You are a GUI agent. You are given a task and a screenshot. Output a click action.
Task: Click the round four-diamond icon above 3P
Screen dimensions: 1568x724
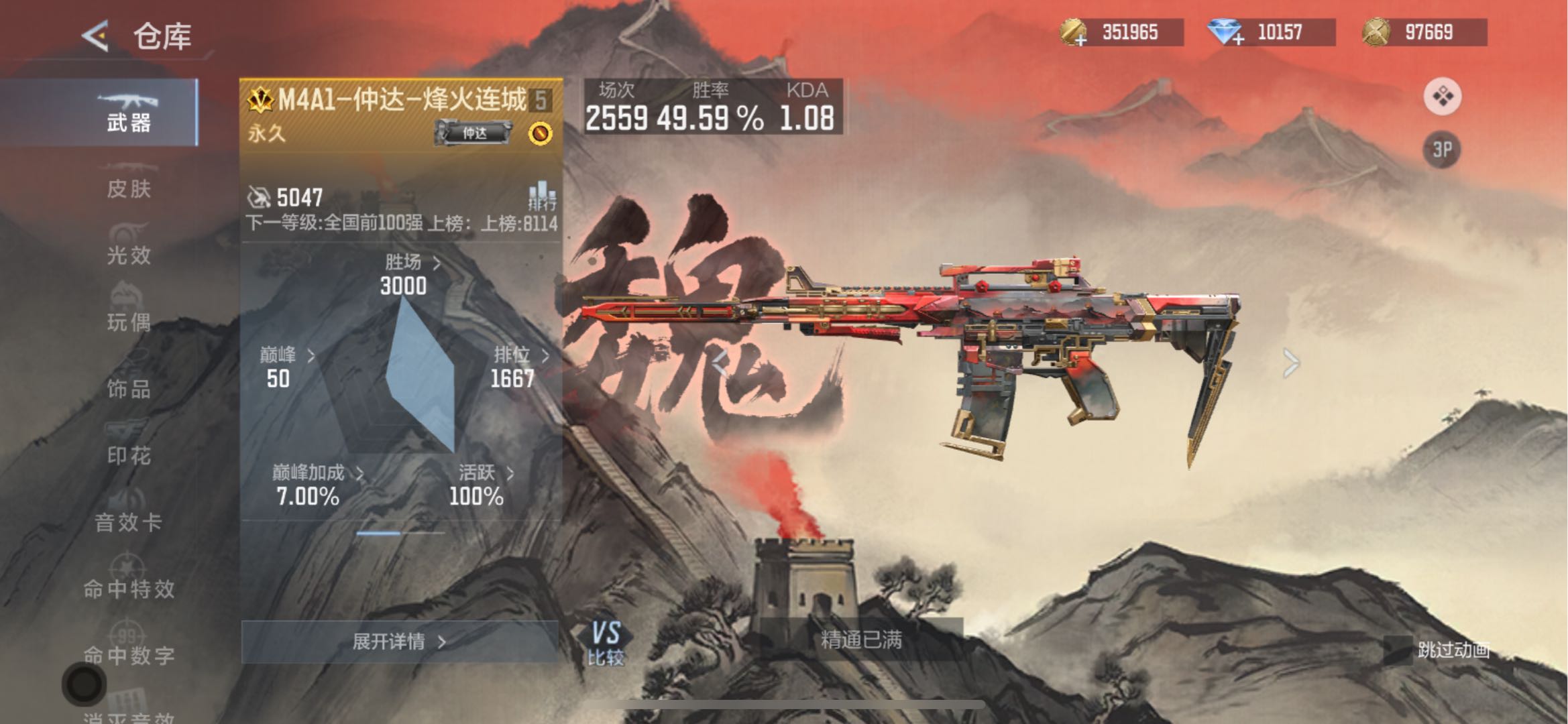click(x=1442, y=97)
